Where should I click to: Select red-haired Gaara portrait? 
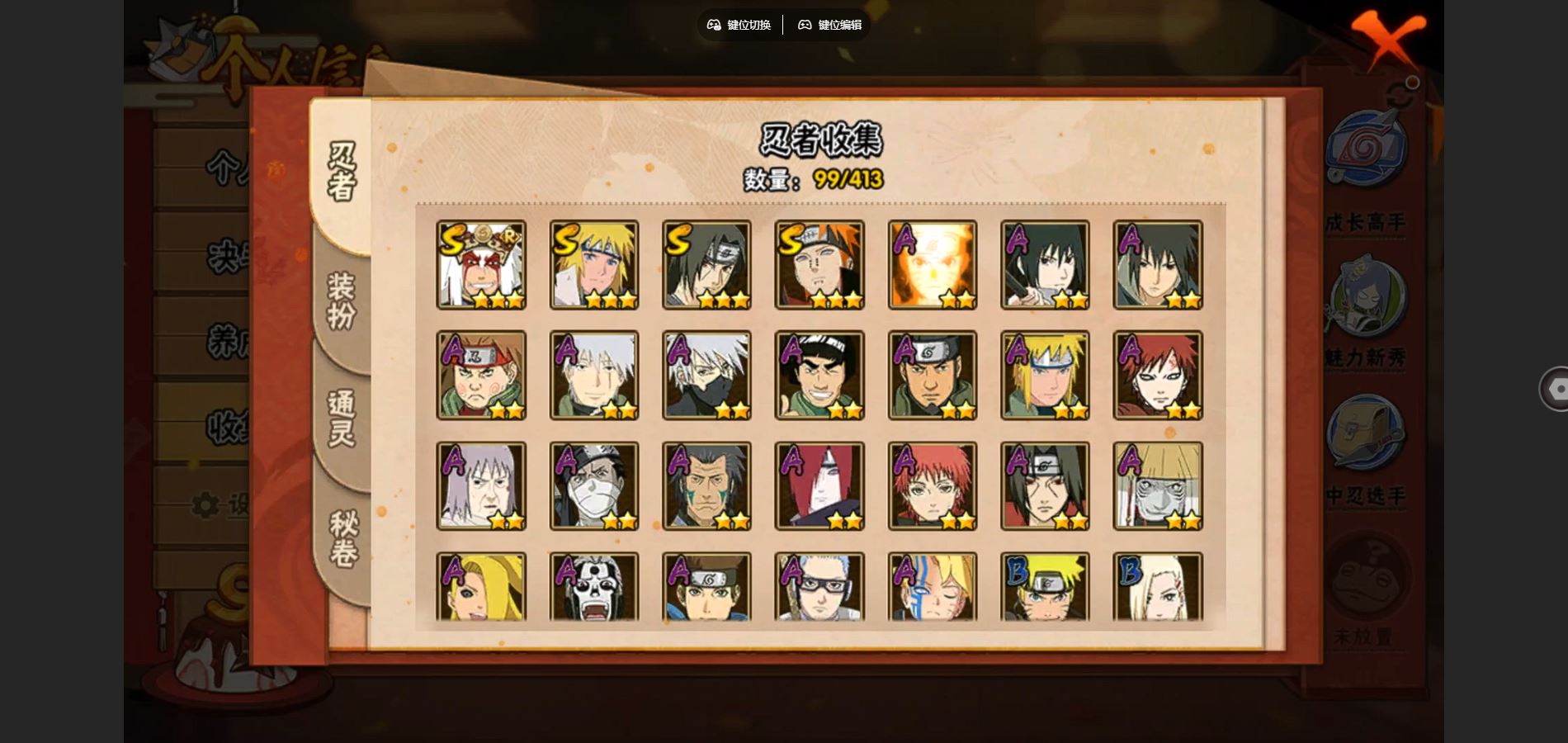[x=1158, y=376]
